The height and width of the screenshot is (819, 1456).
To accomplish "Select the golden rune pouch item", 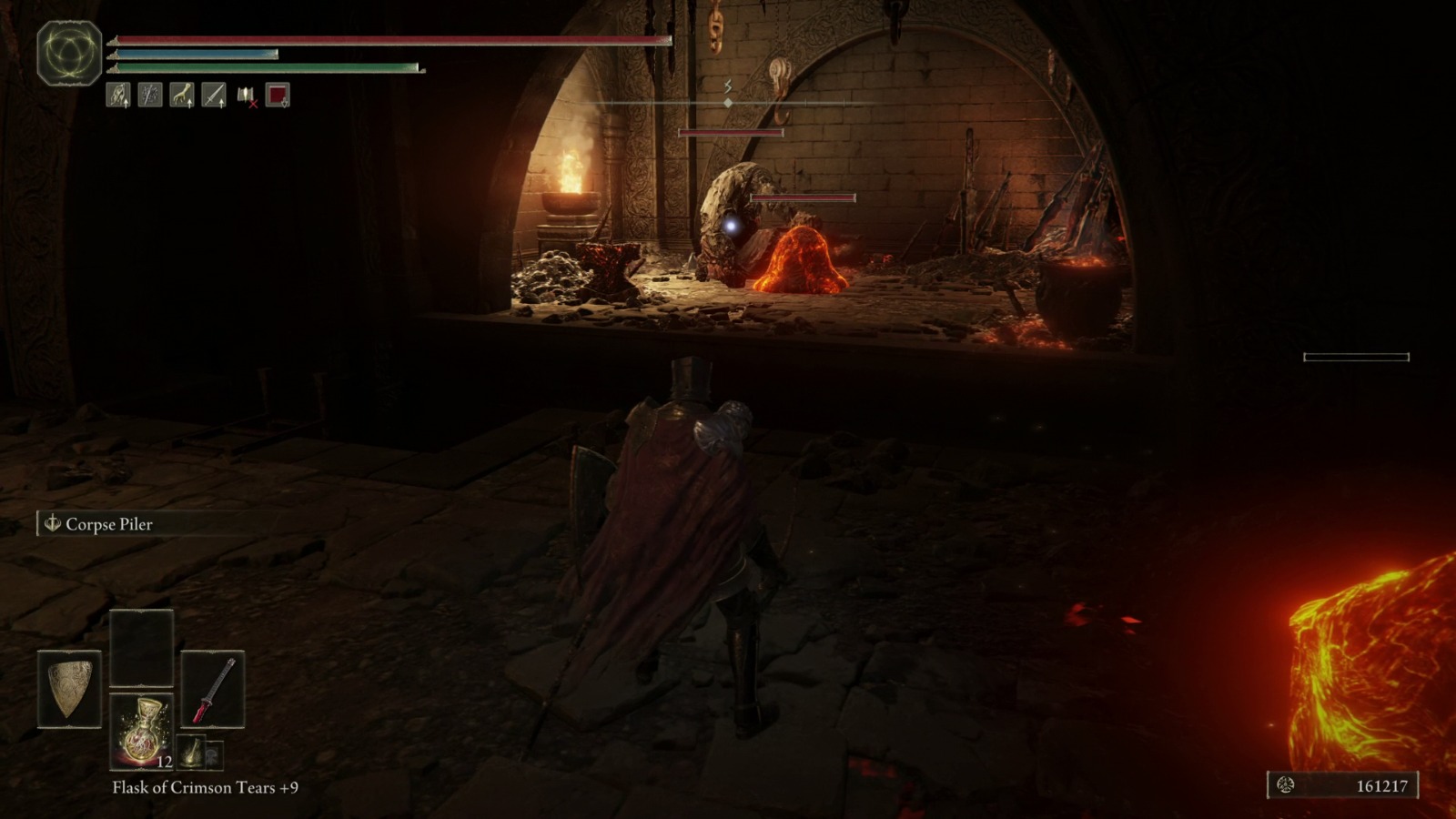I will (x=192, y=753).
